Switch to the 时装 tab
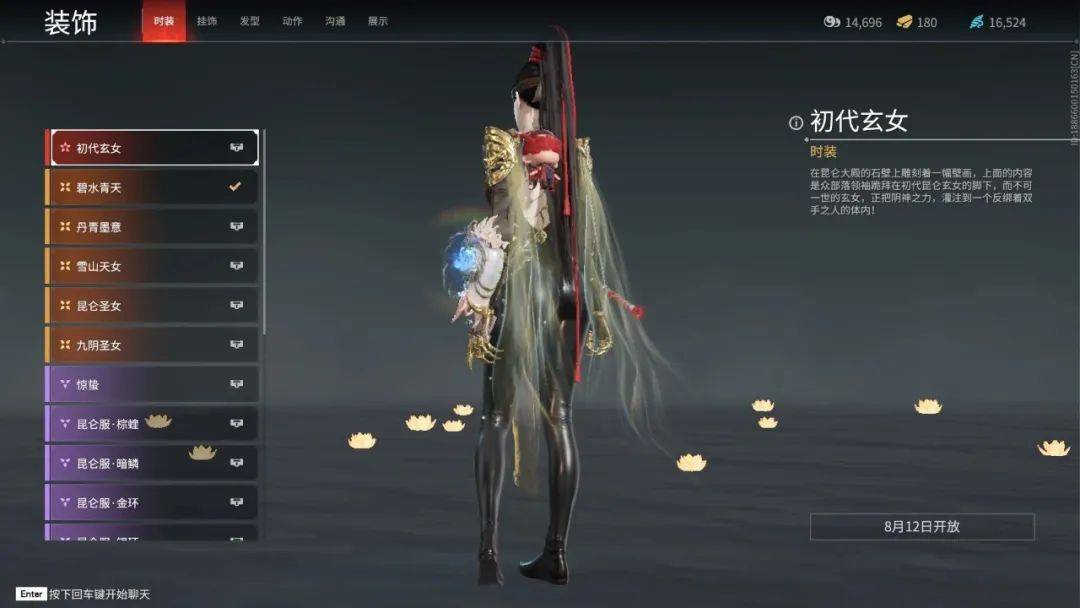Image resolution: width=1080 pixels, height=608 pixels. pos(164,21)
